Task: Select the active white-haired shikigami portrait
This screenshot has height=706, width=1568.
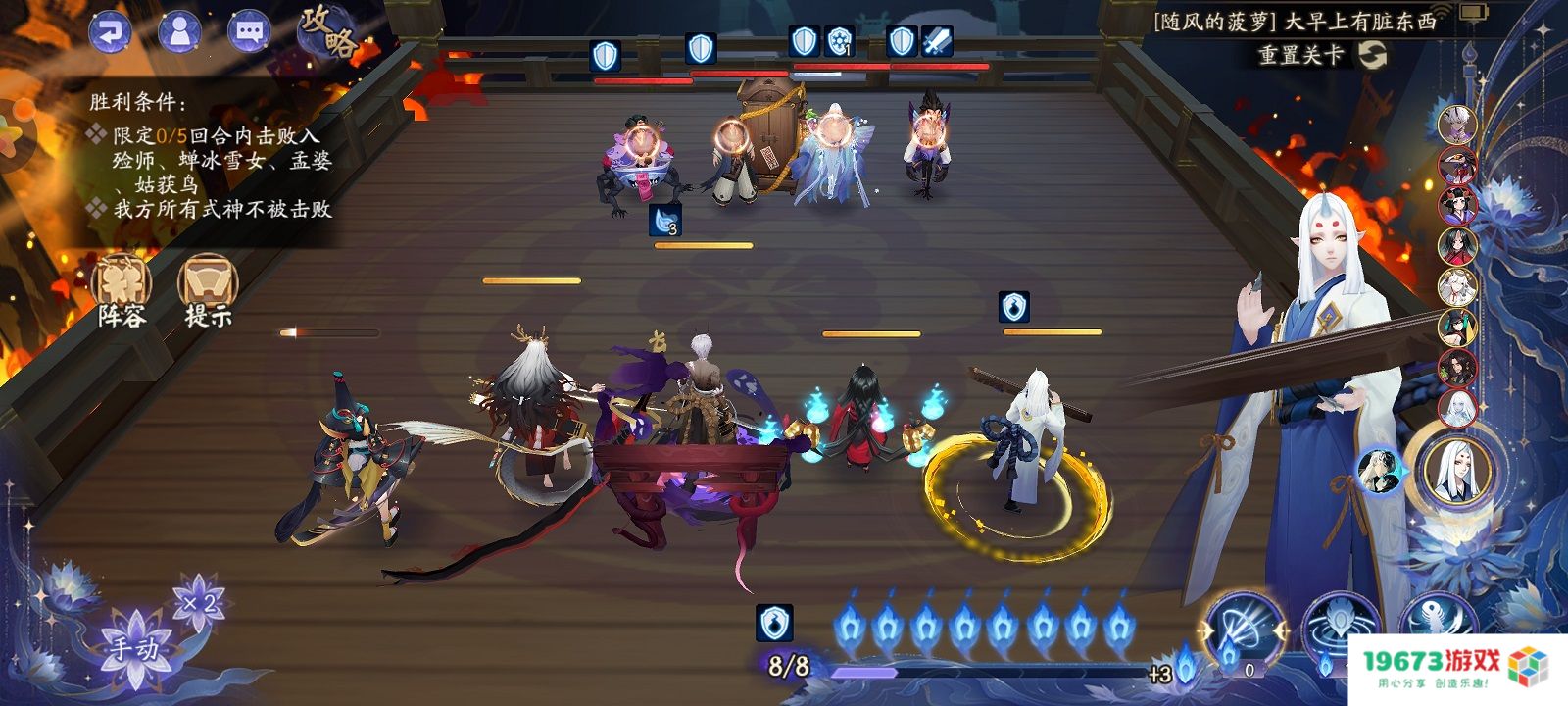Action: tap(1454, 471)
